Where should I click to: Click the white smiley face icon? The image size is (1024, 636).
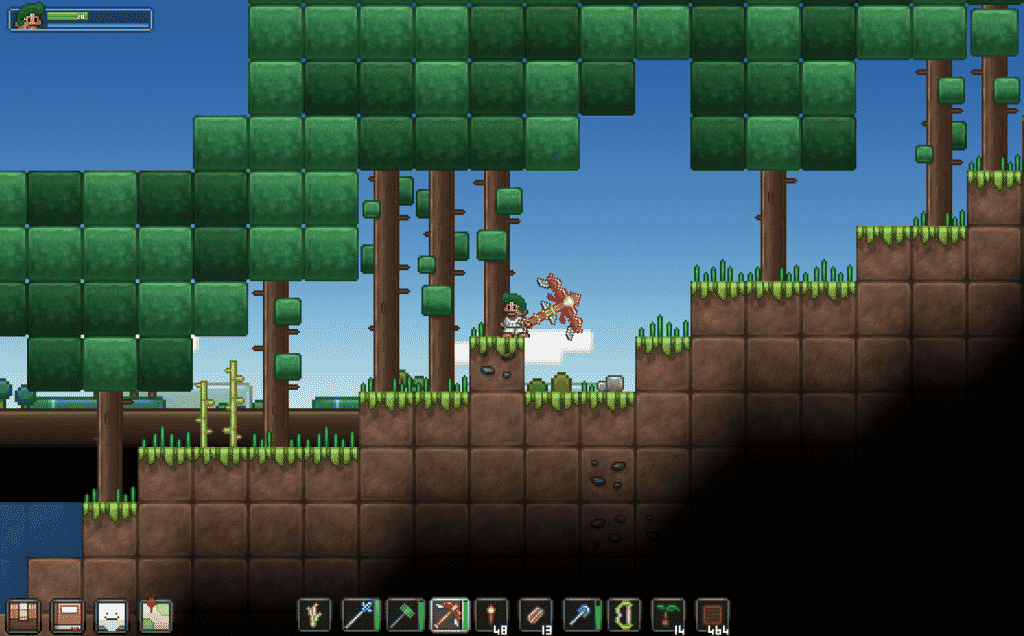click(x=111, y=614)
